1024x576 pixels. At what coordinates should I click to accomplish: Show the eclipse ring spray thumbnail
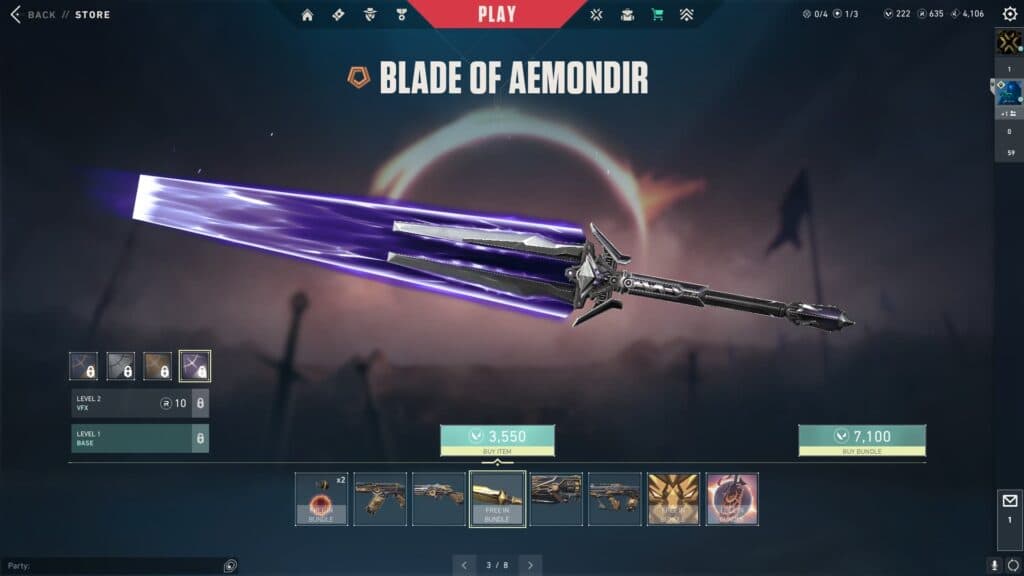coord(732,499)
